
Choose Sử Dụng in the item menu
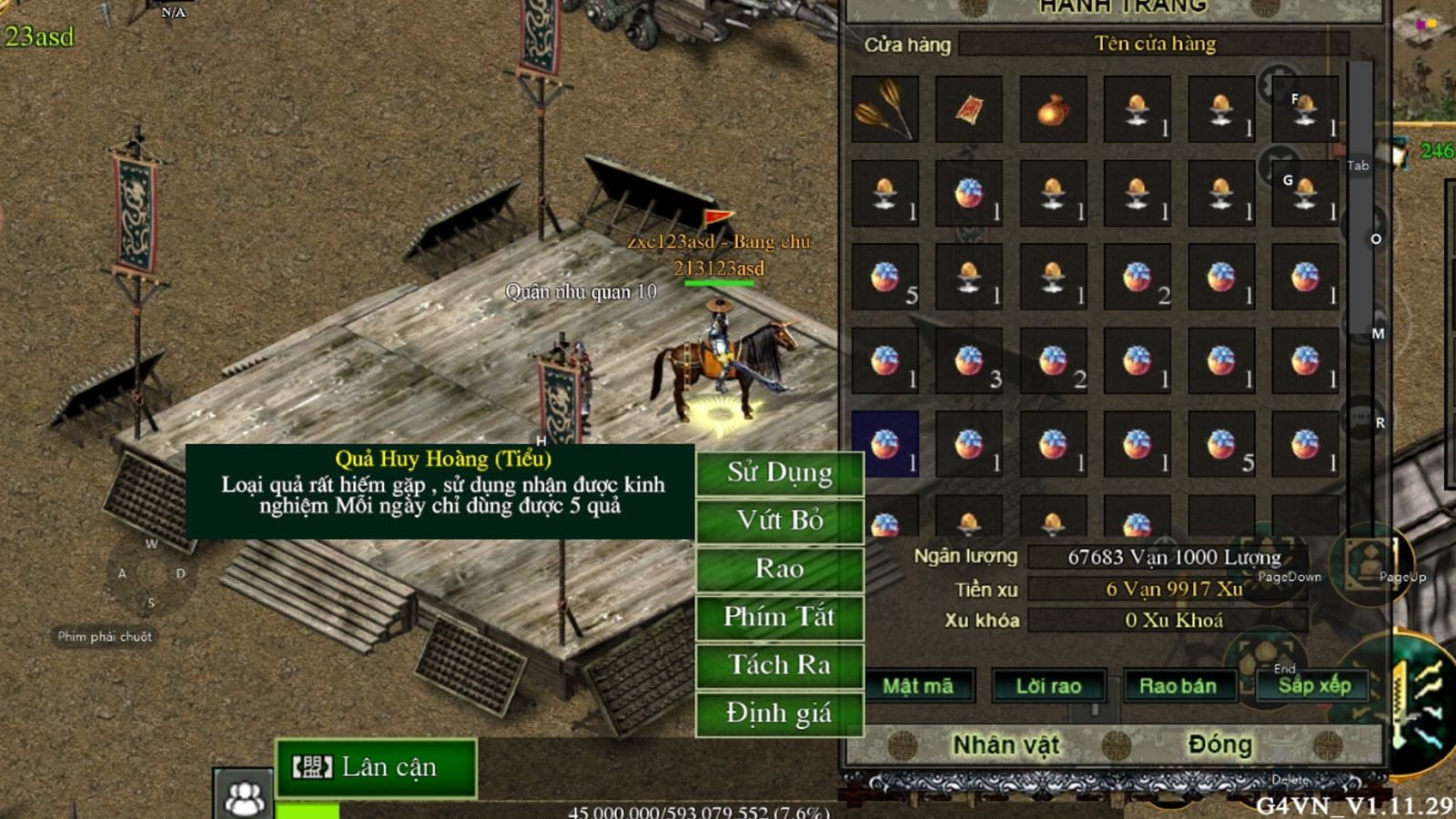[x=779, y=473]
